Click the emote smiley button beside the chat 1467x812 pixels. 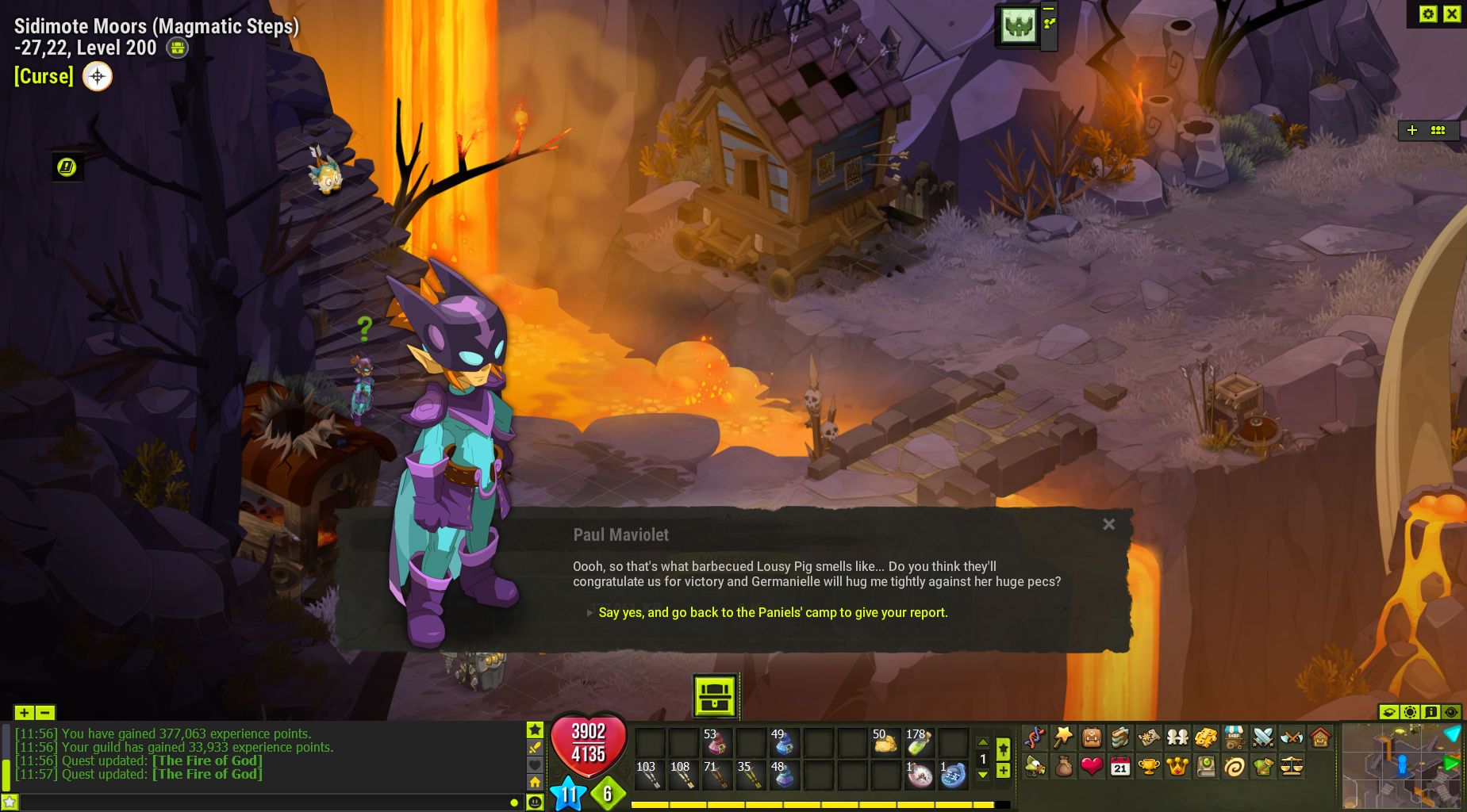536,802
